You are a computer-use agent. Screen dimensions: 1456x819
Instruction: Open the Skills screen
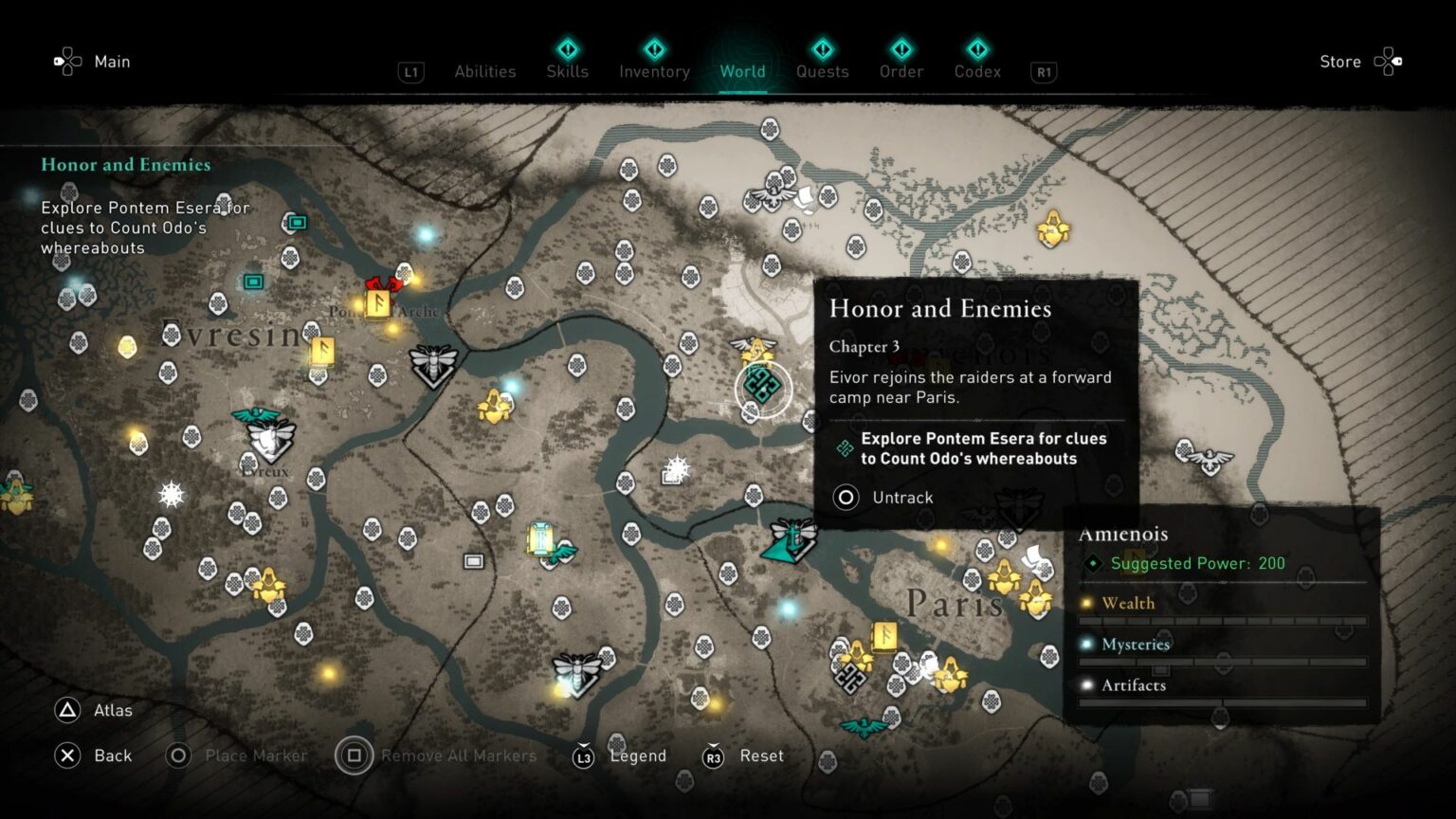pos(567,71)
